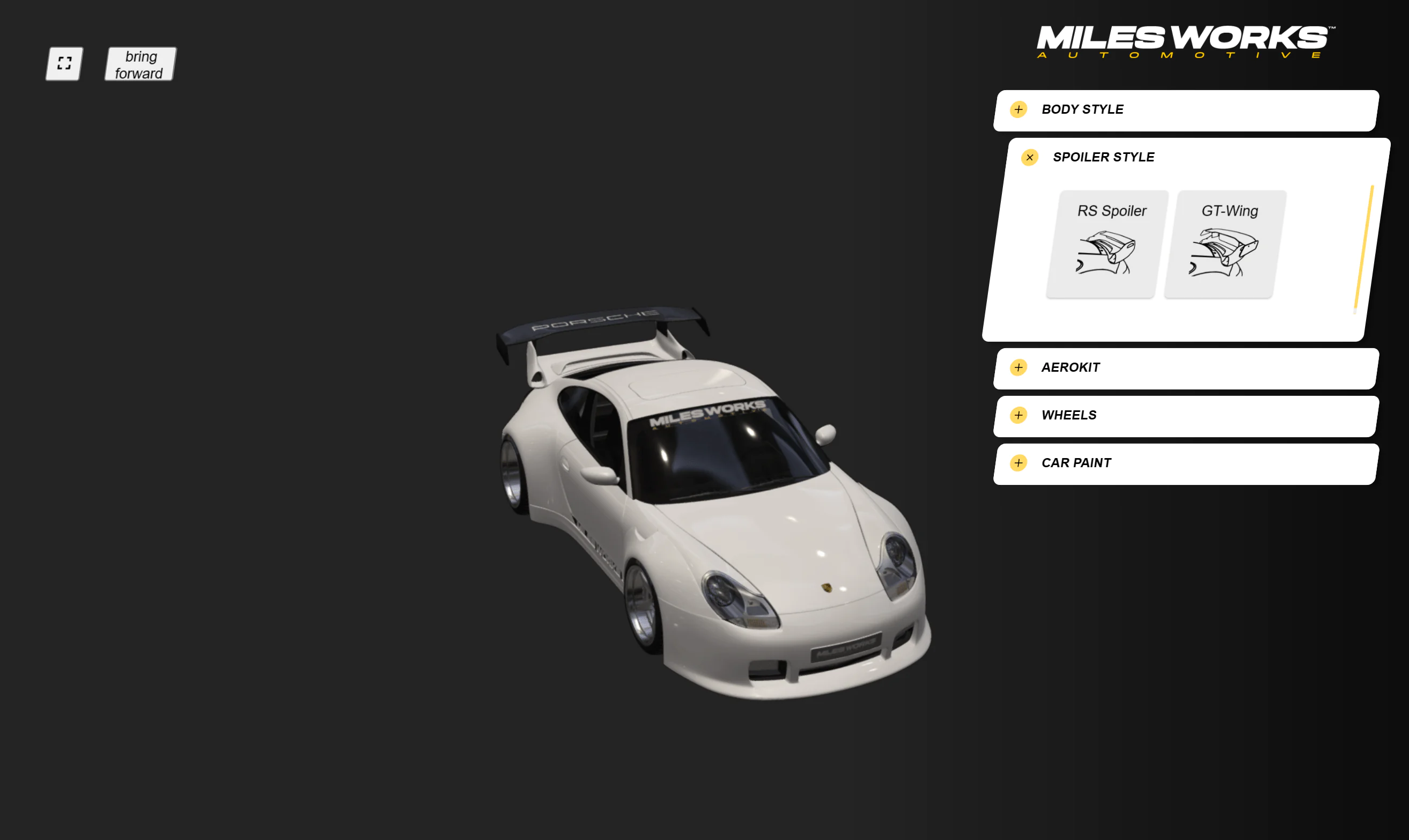Click the yellow spoiler panel scrollbar
This screenshot has height=840, width=1409.
click(x=1364, y=248)
